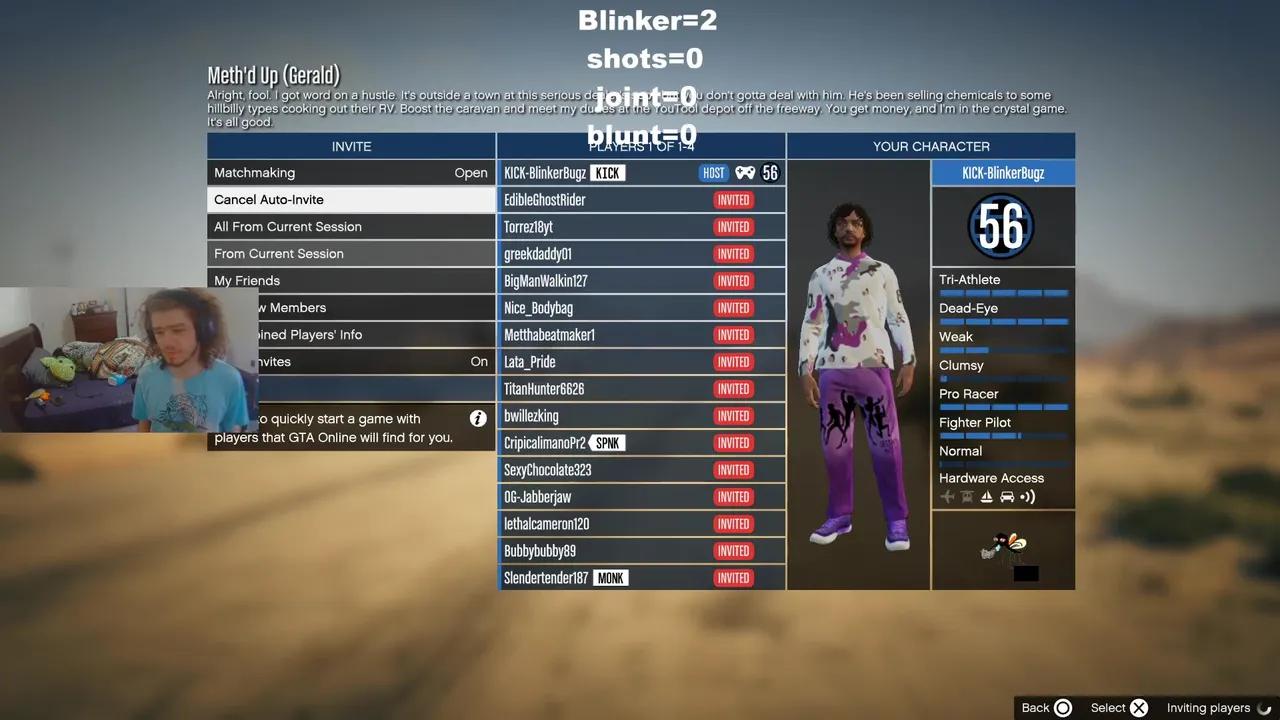Toggle Matchmaking from Open to Closed
Image resolution: width=1280 pixels, height=720 pixels.
pyautogui.click(x=351, y=172)
